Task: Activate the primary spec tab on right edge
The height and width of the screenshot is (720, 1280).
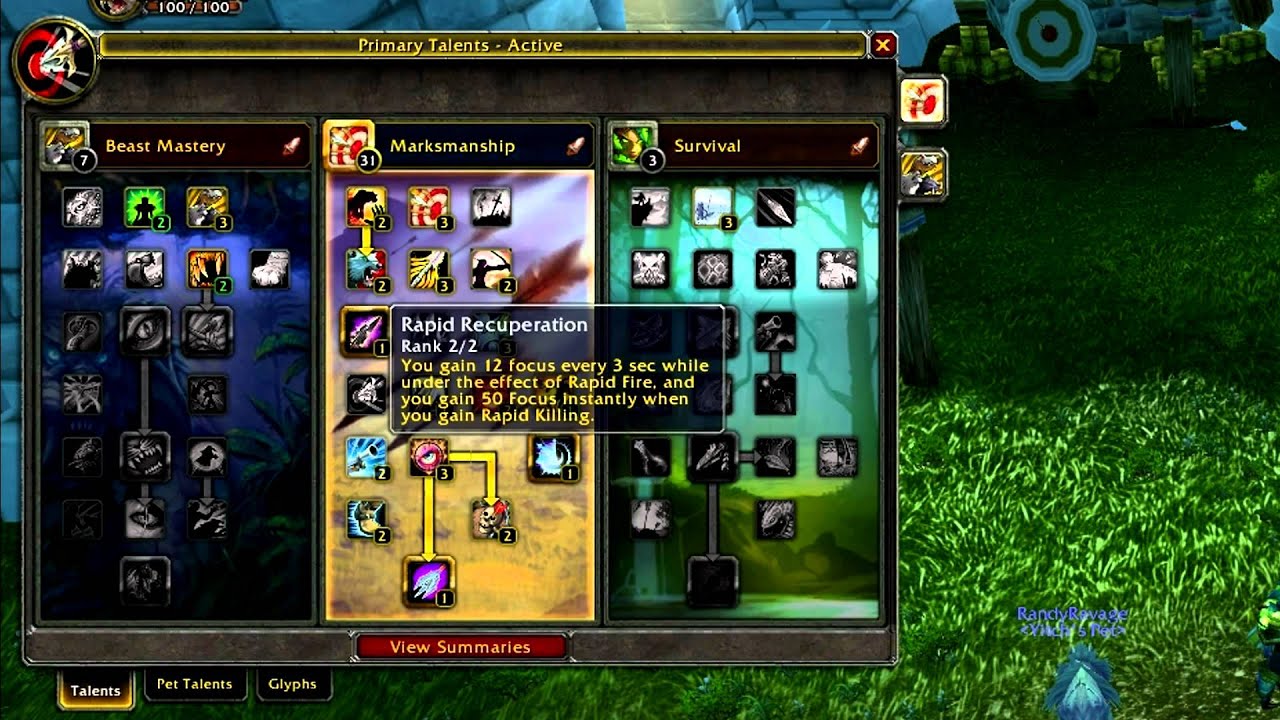Action: click(922, 102)
